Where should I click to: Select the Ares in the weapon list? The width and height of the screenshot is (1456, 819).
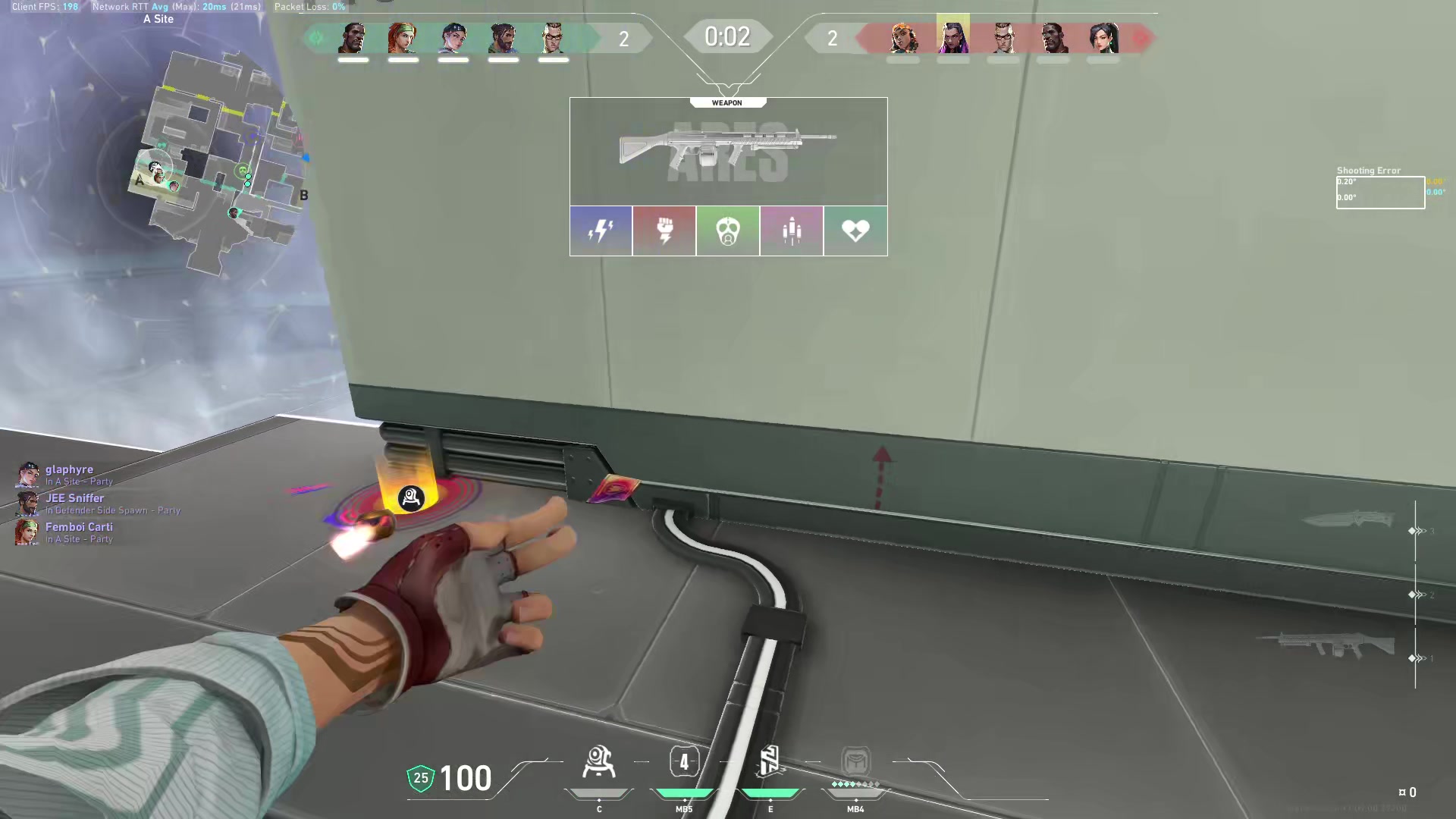click(x=1327, y=645)
